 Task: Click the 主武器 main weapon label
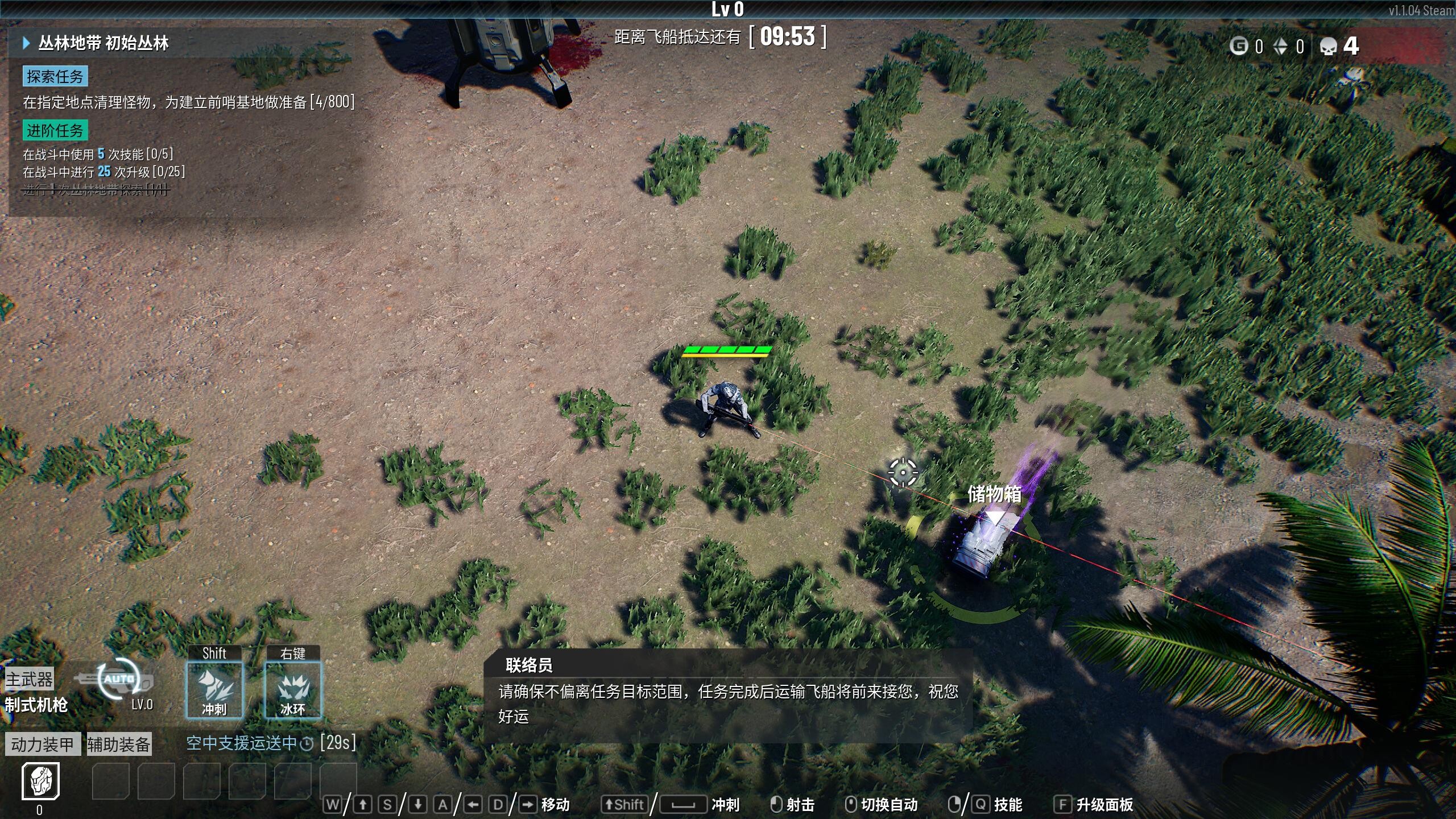[x=29, y=679]
